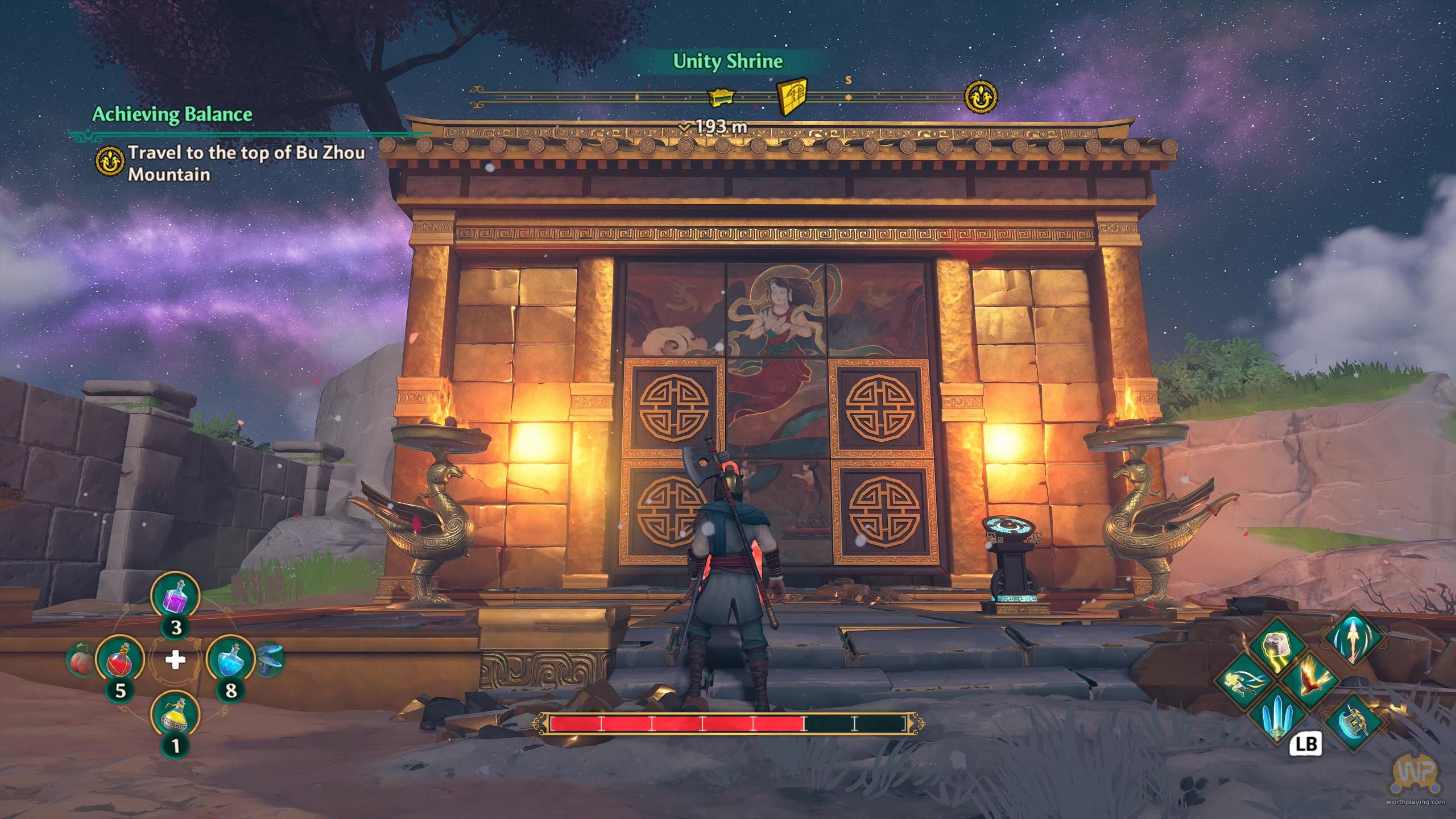The width and height of the screenshot is (1456, 819).
Task: Click the golden chest compass marker
Action: pyautogui.click(x=721, y=97)
